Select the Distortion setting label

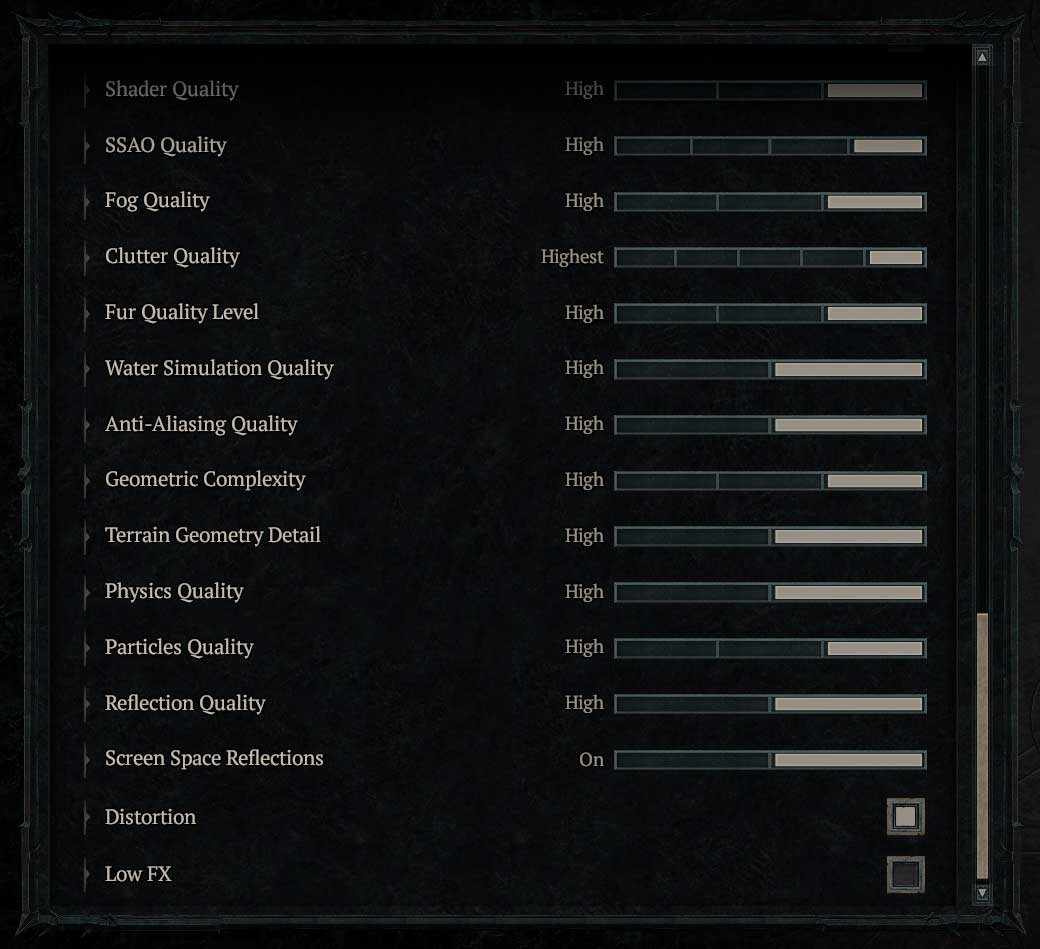(x=150, y=817)
